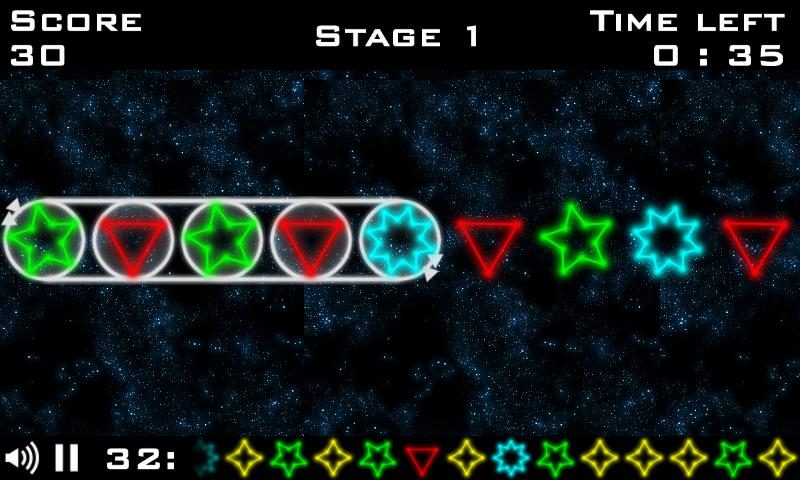Pick the green star outside the selector capsule
Viewport: 800px width, 480px height.
pos(576,241)
